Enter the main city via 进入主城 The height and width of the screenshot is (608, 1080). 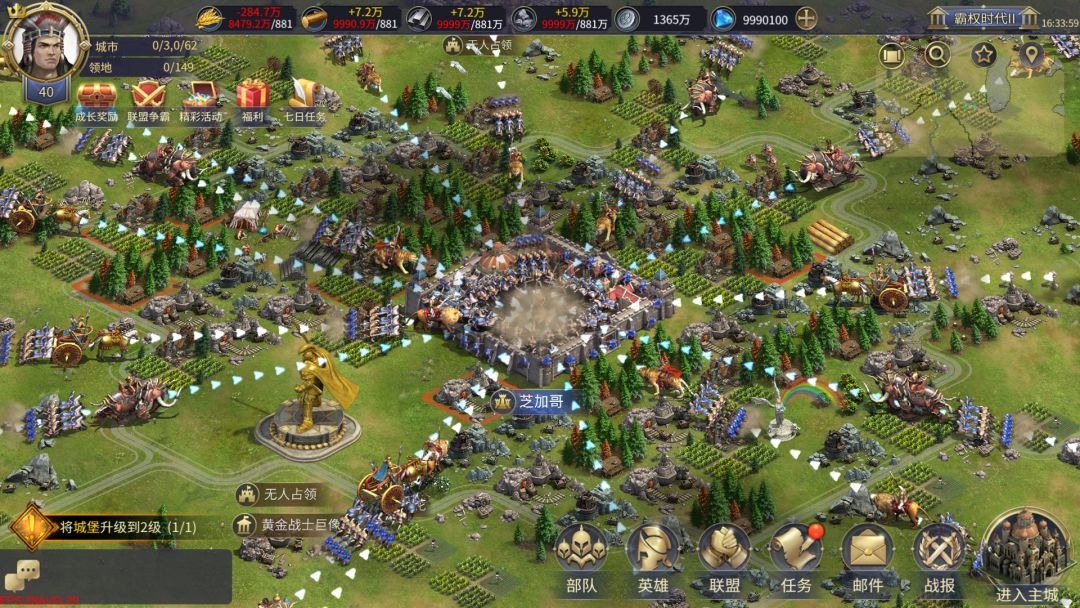pos(1026,555)
